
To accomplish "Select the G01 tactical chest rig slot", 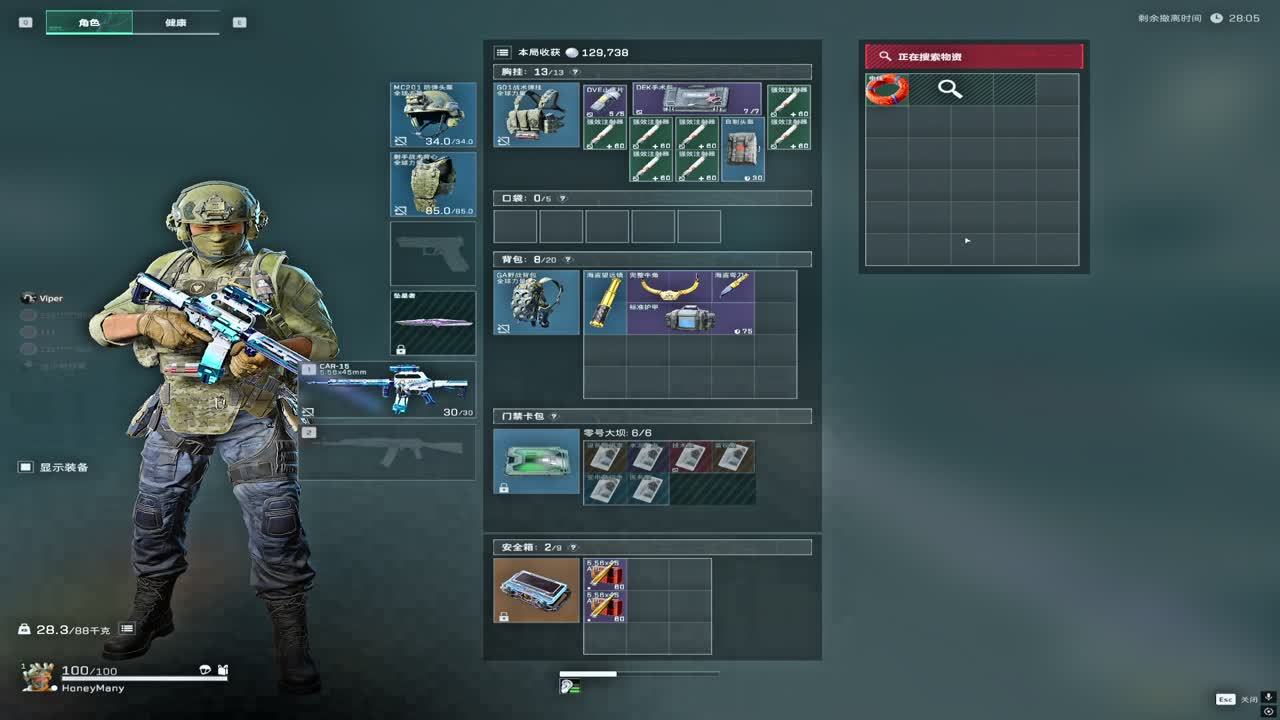I will 536,115.
